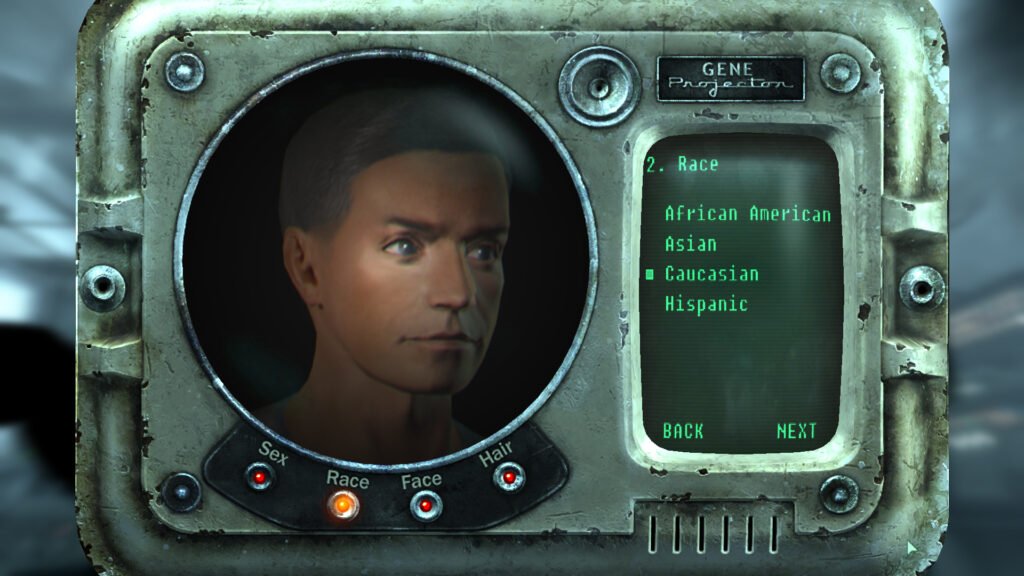Select the African American race option

point(747,214)
